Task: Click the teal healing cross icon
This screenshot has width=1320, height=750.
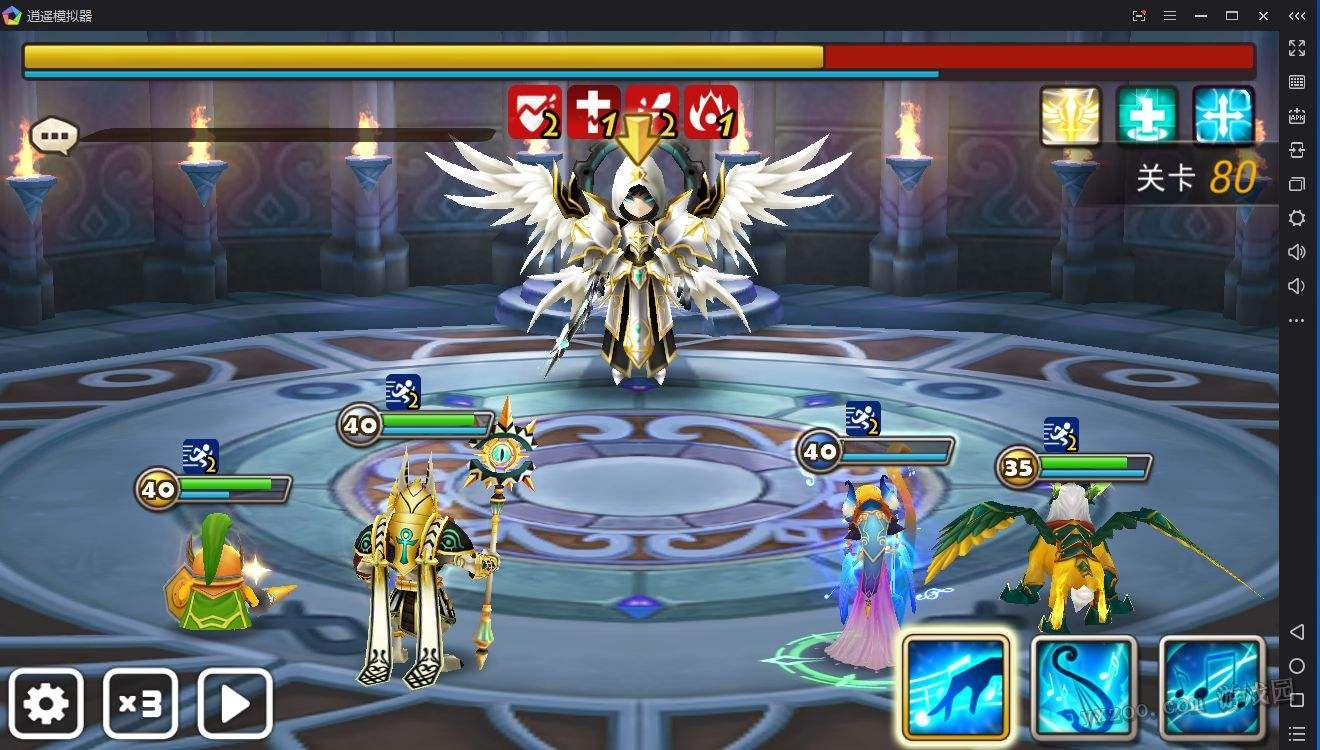Action: [x=1146, y=119]
